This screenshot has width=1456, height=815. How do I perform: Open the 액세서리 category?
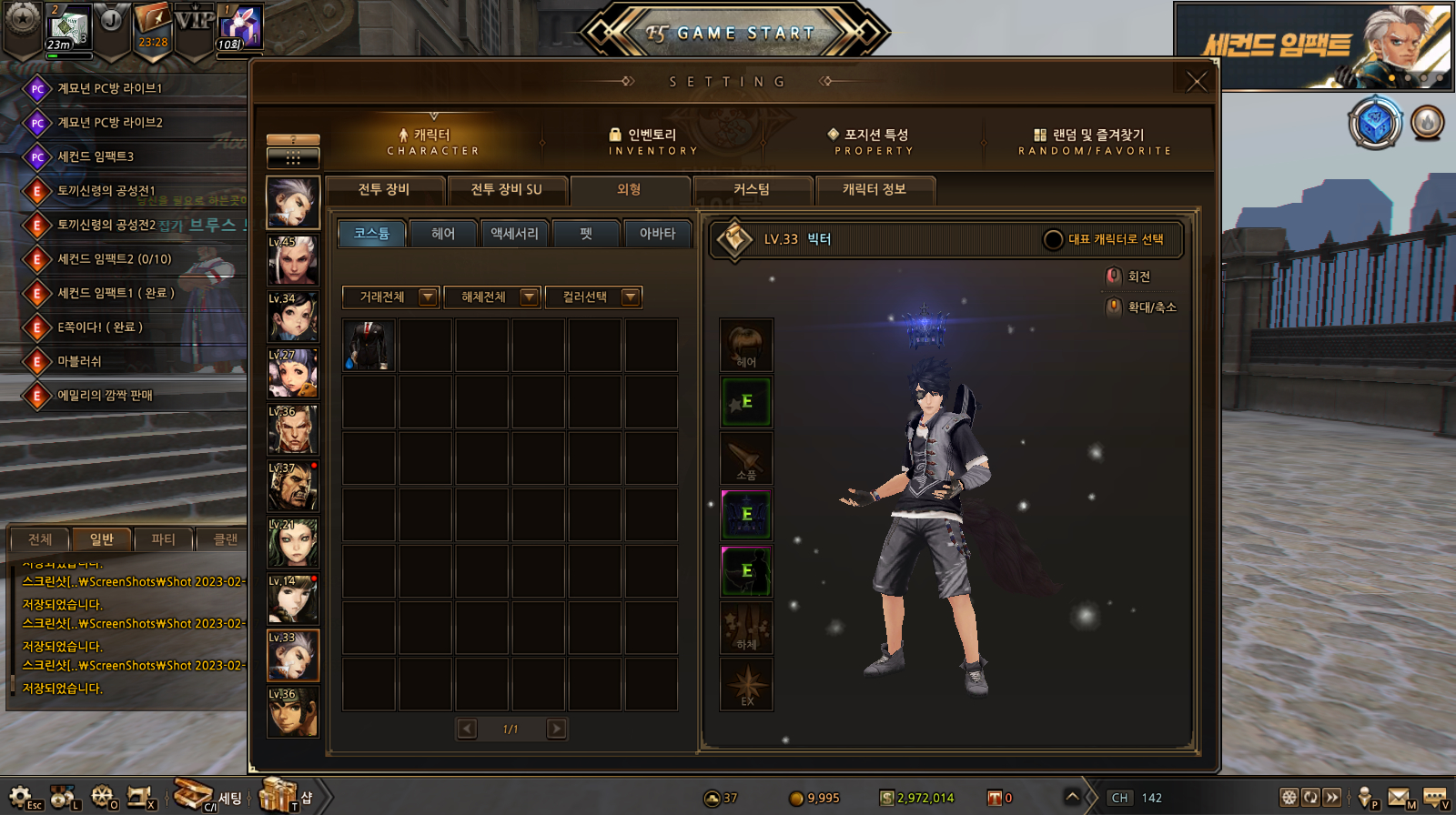(x=514, y=234)
